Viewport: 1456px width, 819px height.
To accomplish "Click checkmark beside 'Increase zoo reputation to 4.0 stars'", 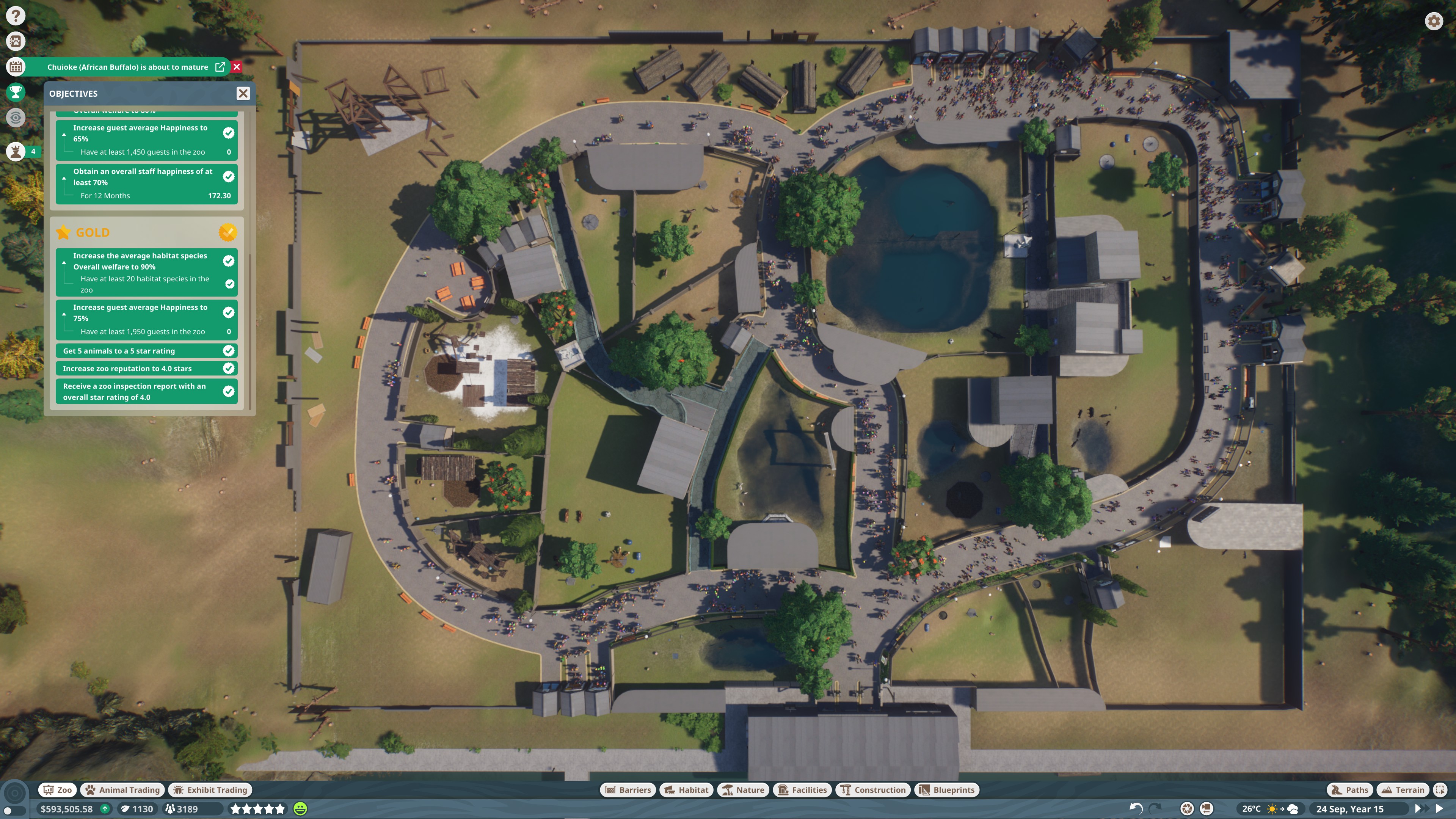I will pos(228,368).
